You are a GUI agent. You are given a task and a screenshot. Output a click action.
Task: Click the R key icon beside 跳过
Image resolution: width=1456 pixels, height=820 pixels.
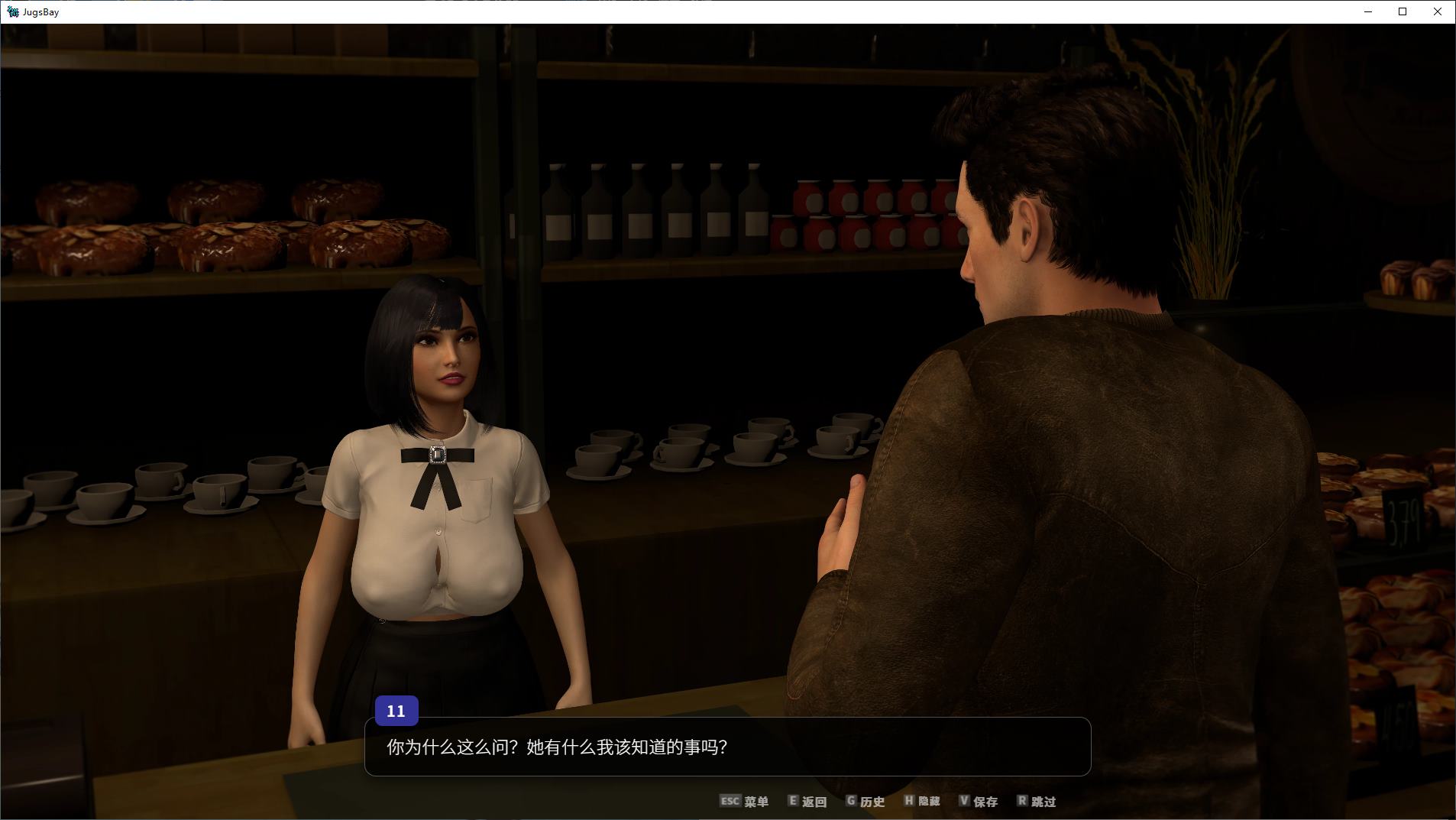point(1023,802)
